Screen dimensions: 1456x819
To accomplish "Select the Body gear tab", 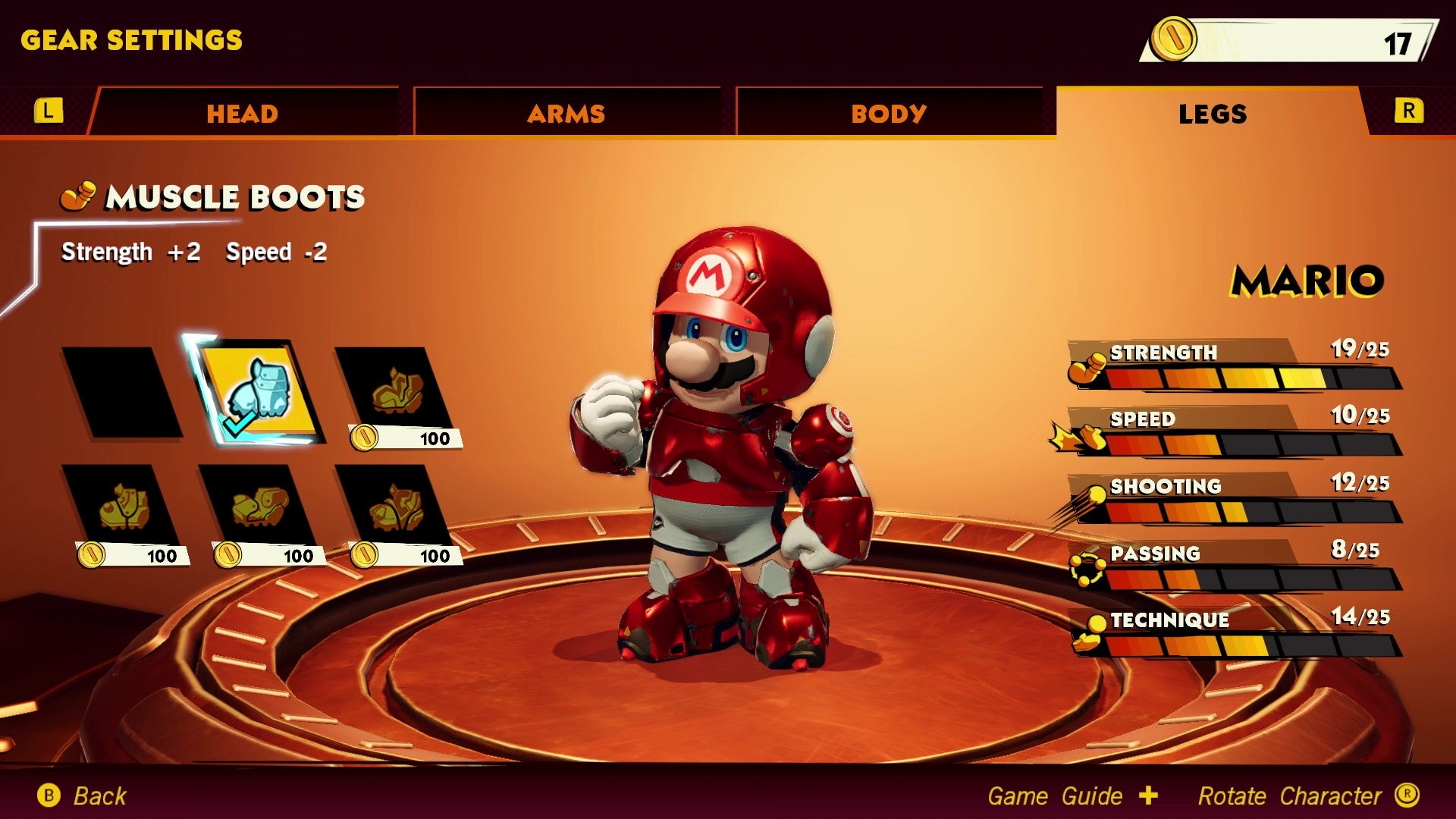I will (889, 114).
